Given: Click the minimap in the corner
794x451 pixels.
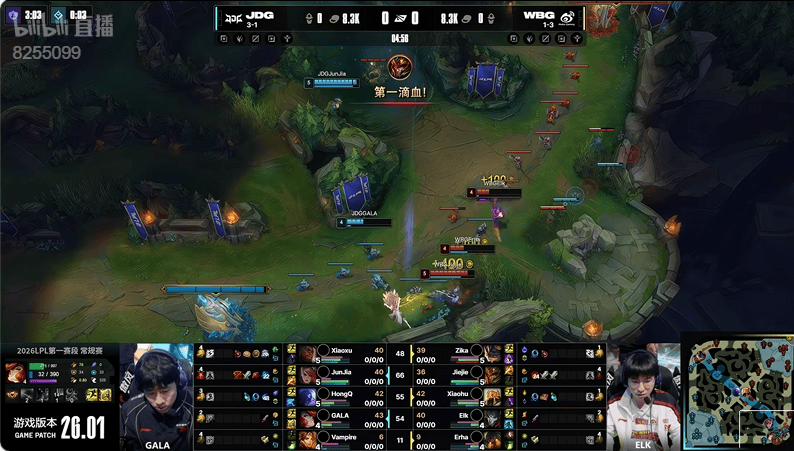Looking at the screenshot, I should click(x=737, y=391).
